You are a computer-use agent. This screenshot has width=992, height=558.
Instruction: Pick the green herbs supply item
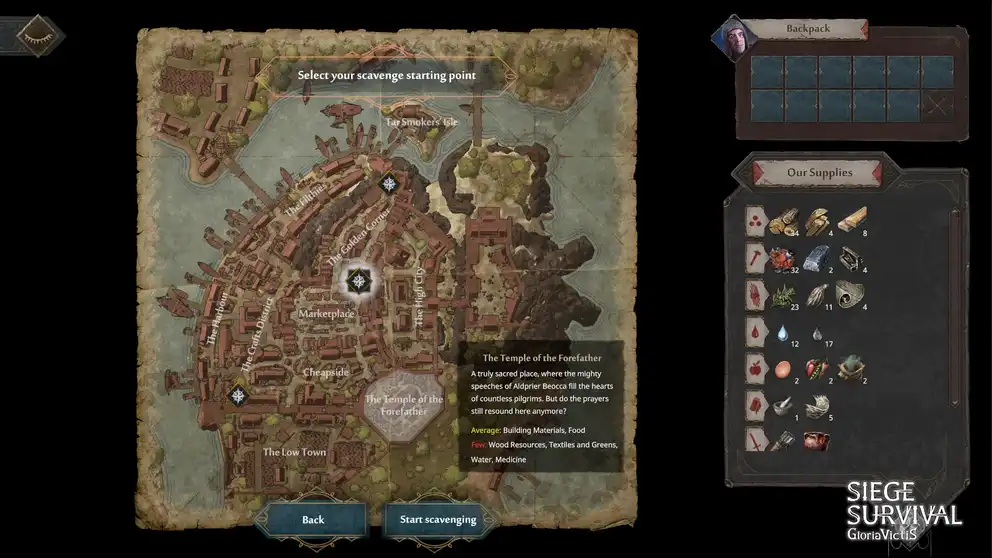[x=783, y=296]
